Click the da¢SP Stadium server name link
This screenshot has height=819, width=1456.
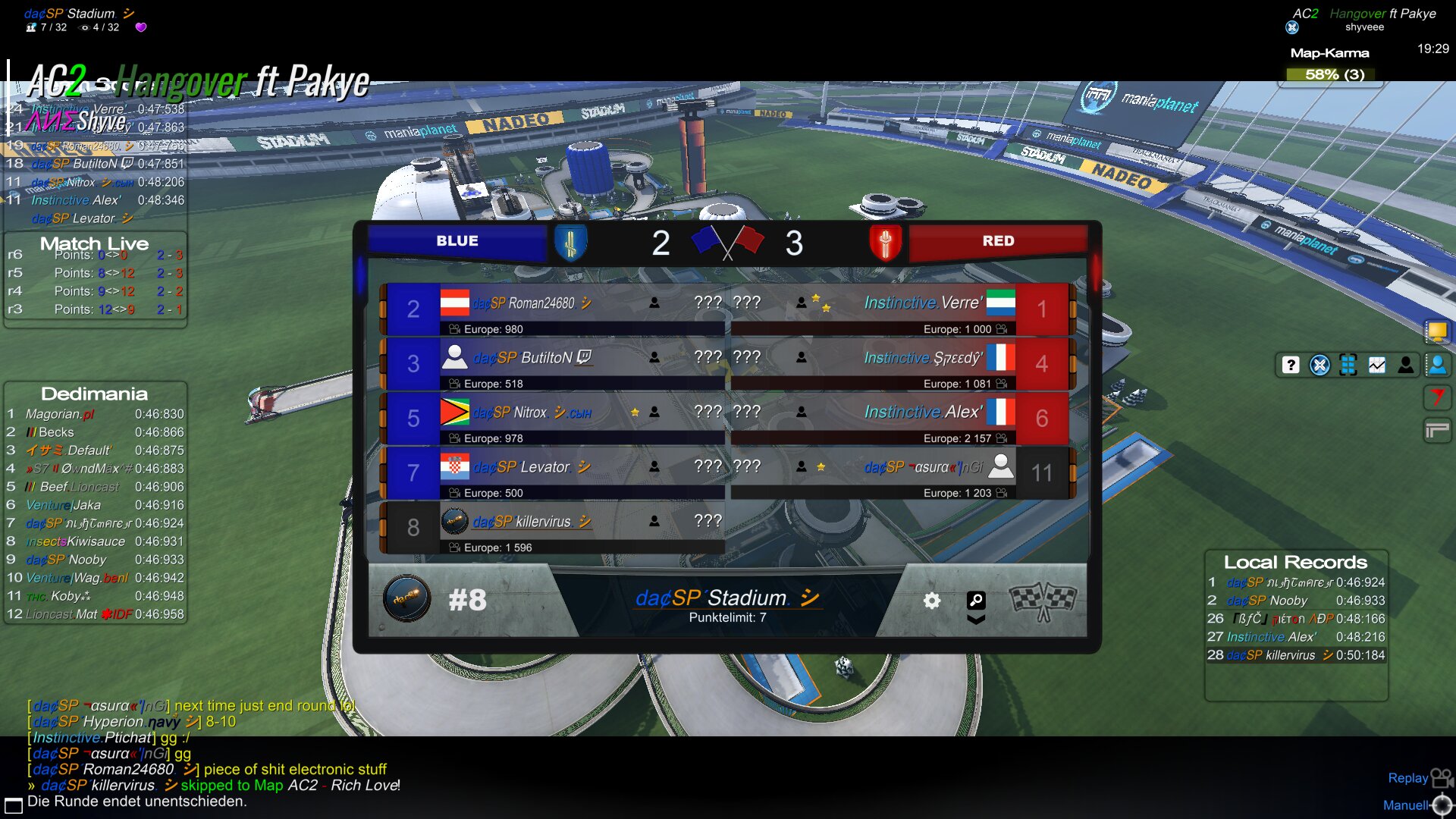[x=726, y=598]
